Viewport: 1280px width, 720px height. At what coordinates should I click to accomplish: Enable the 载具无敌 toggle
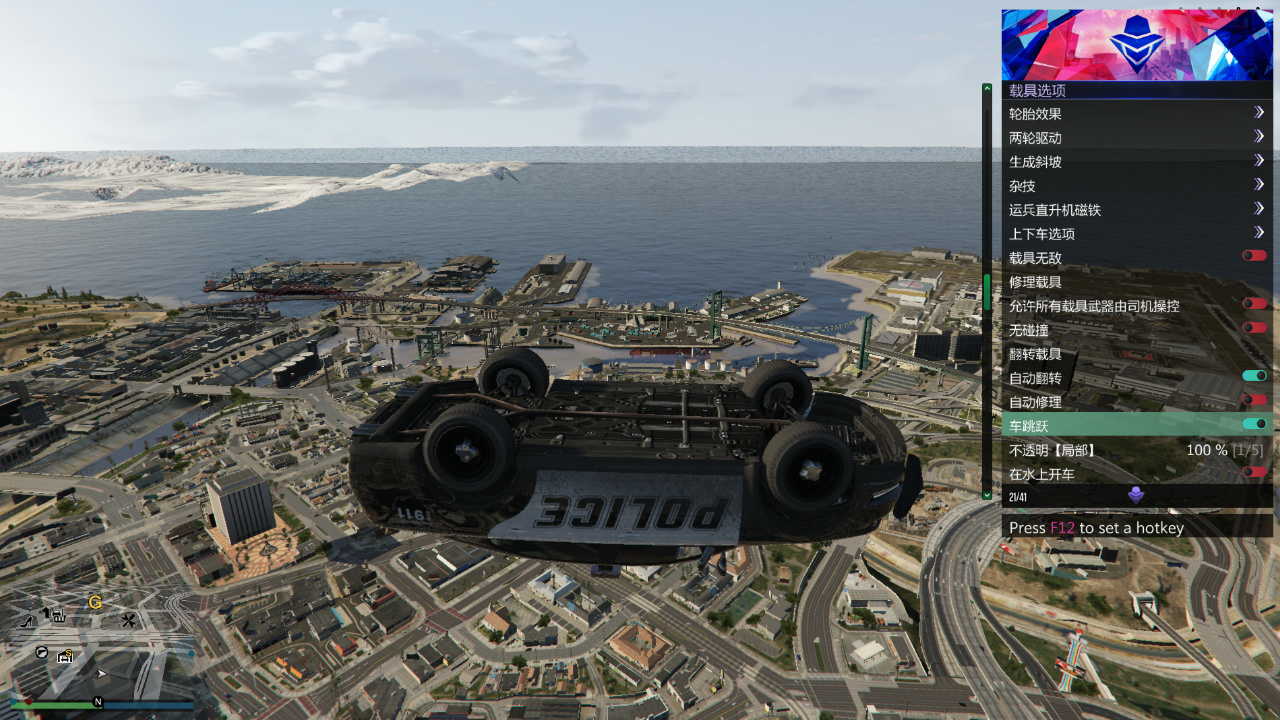click(x=1254, y=255)
